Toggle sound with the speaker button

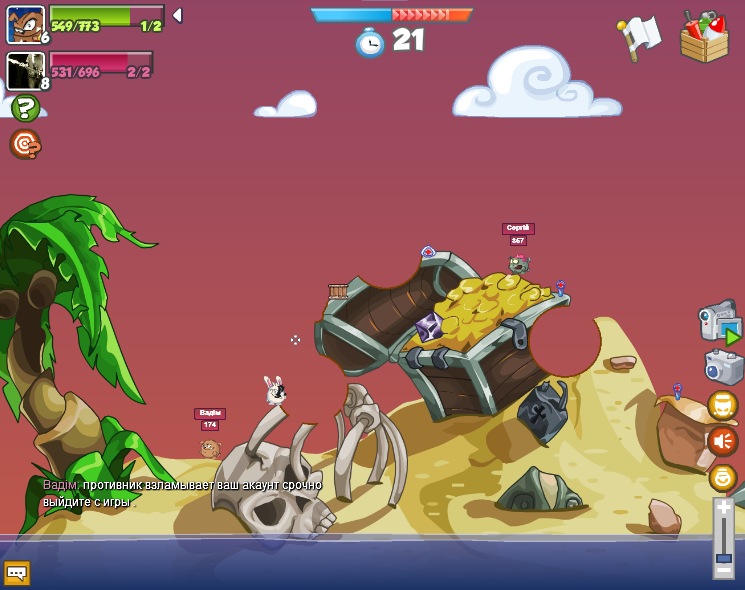tap(722, 440)
